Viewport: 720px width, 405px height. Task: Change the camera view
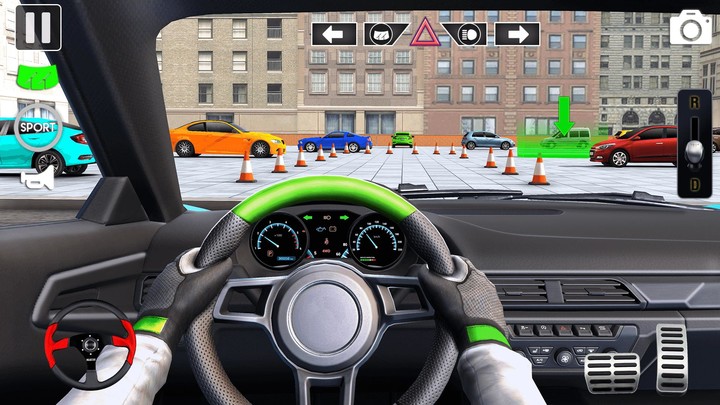pos(691,28)
